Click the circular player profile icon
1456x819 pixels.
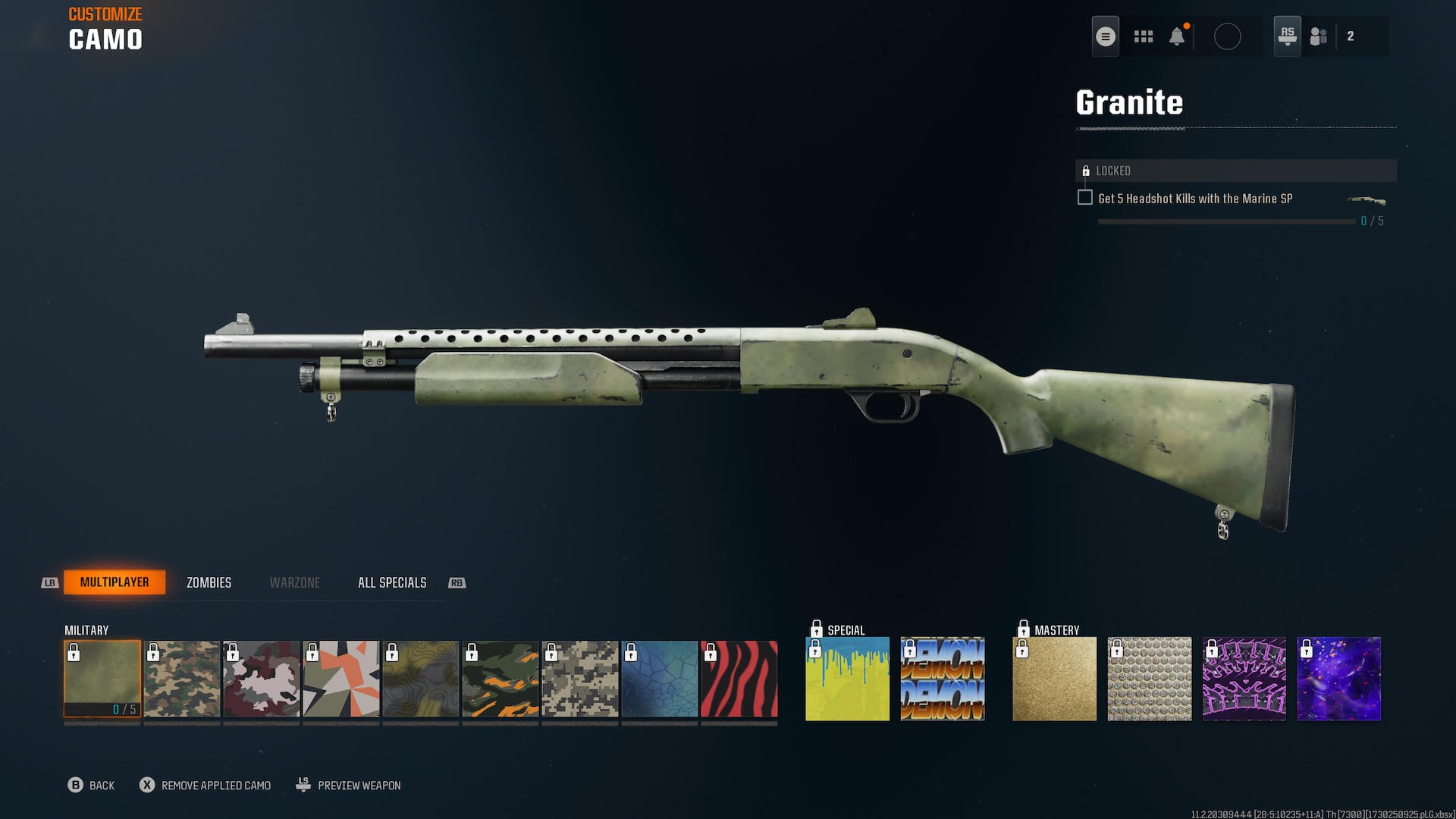click(1229, 36)
